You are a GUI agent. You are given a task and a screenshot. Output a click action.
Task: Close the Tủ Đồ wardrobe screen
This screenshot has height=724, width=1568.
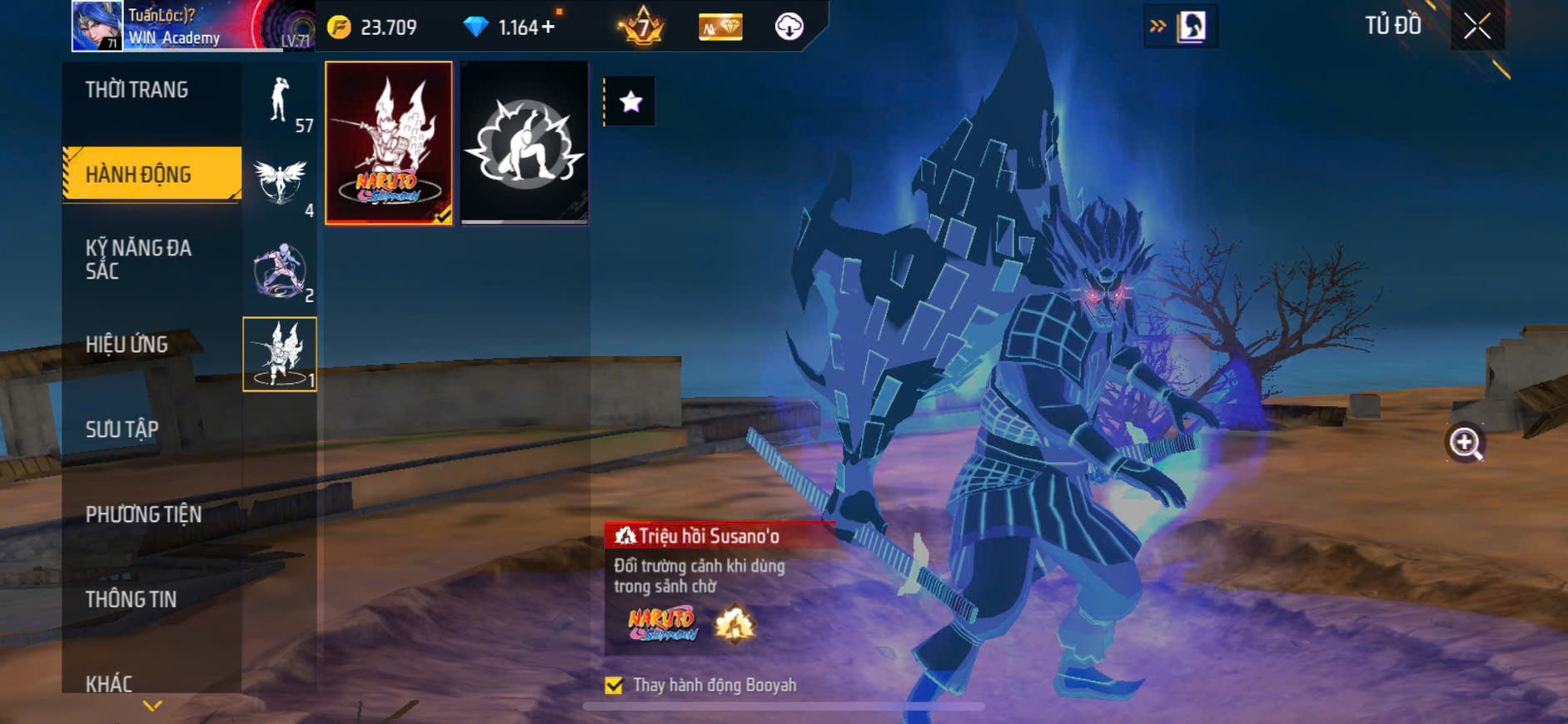(x=1477, y=27)
